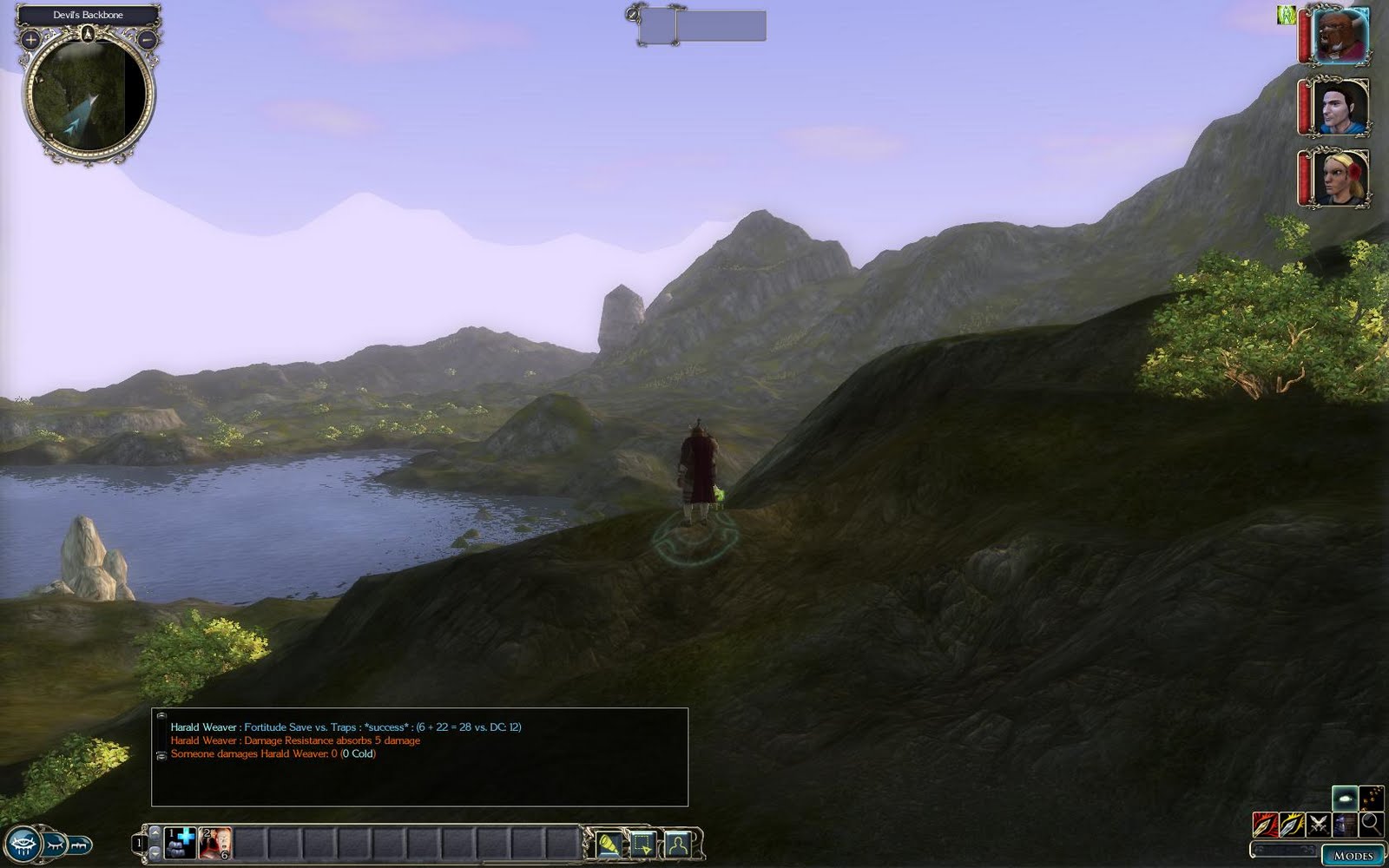The height and width of the screenshot is (868, 1389).
Task: Use hotbar slot 1 with blue cross
Action: pyautogui.click(x=181, y=843)
